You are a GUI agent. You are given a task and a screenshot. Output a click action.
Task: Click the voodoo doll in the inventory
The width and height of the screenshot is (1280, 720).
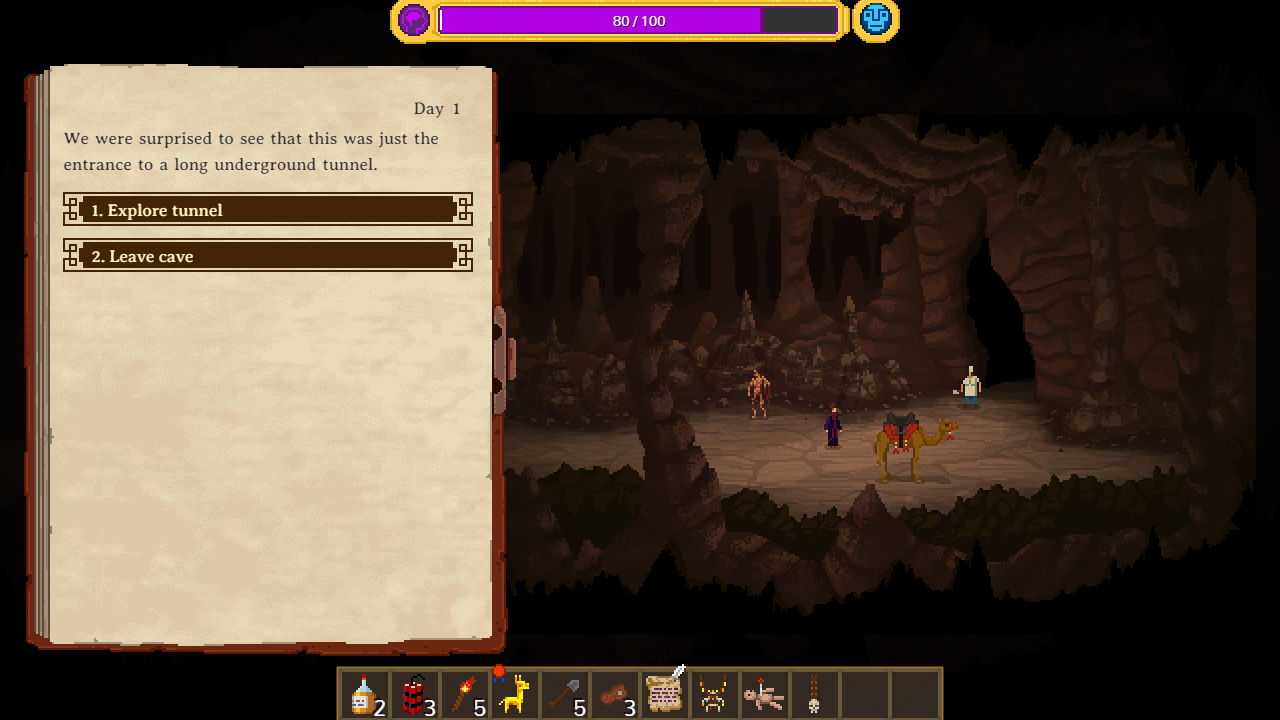pos(764,693)
